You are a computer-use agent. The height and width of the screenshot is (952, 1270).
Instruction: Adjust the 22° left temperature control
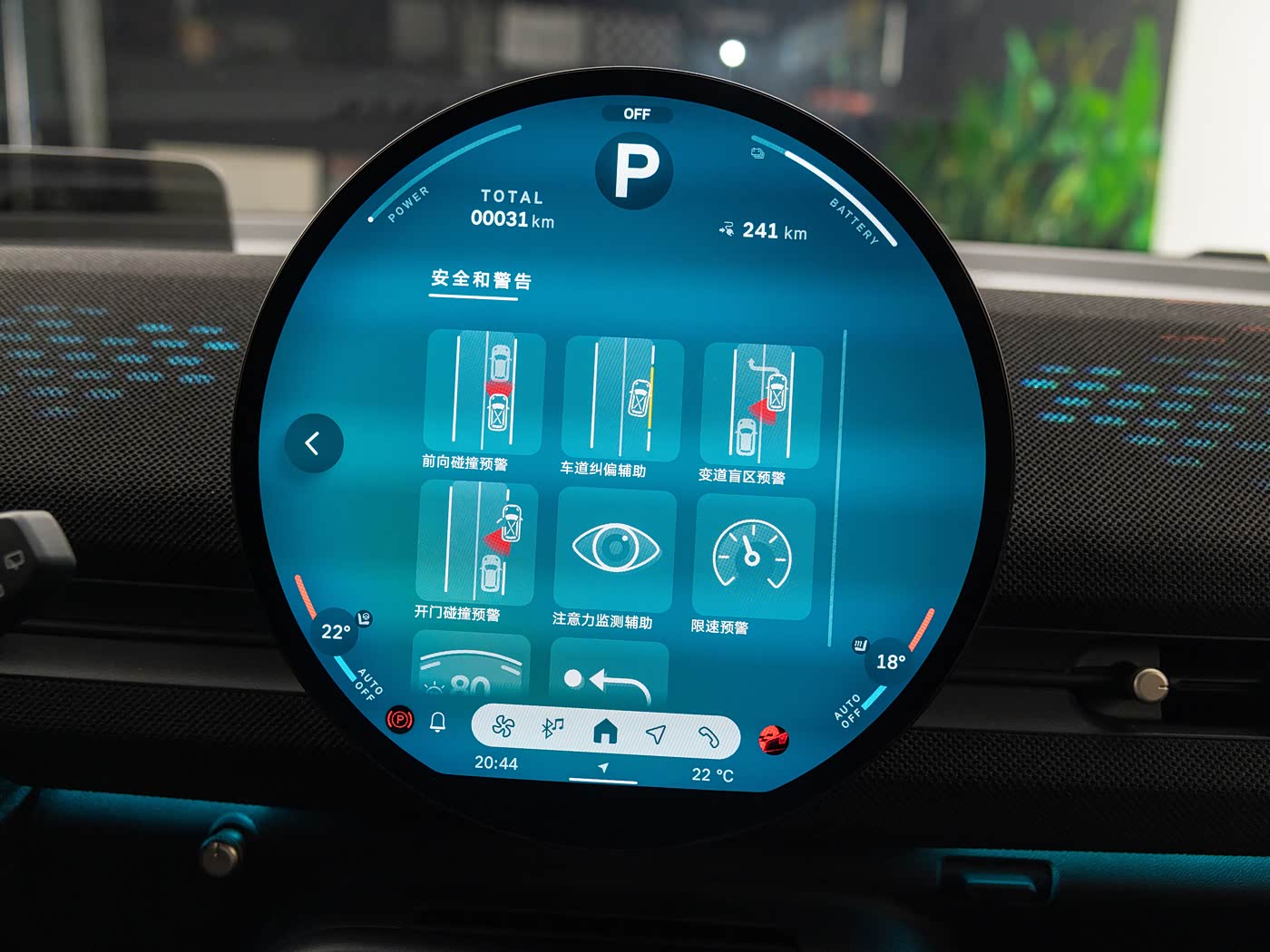(336, 632)
